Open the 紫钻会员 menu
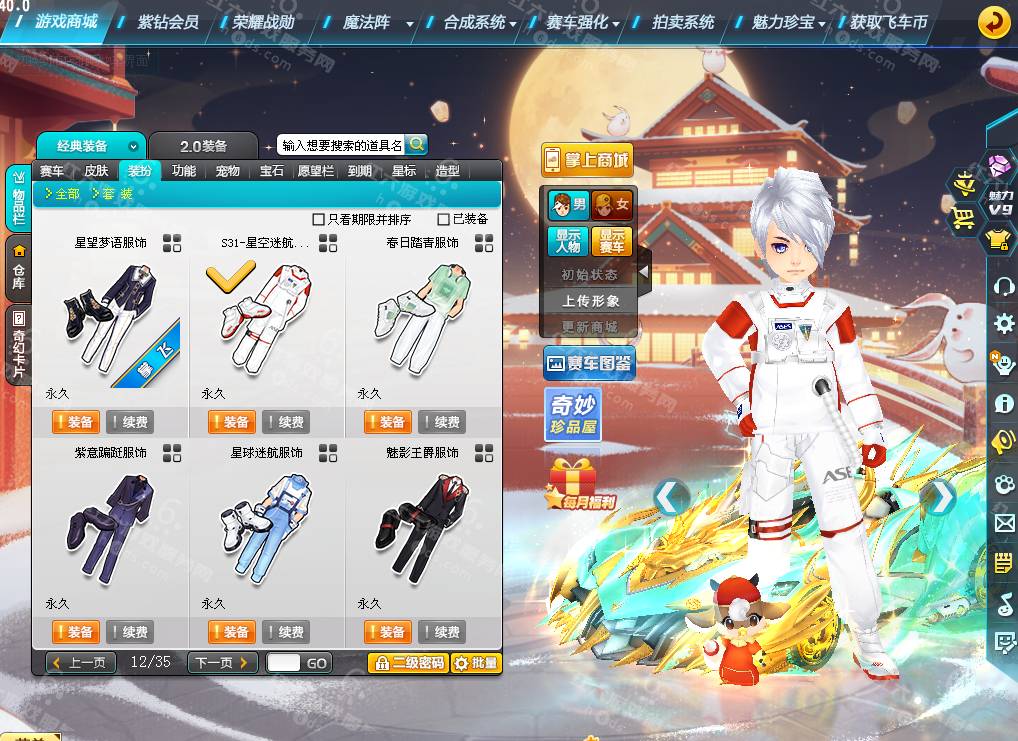The image size is (1018, 741). click(x=167, y=21)
